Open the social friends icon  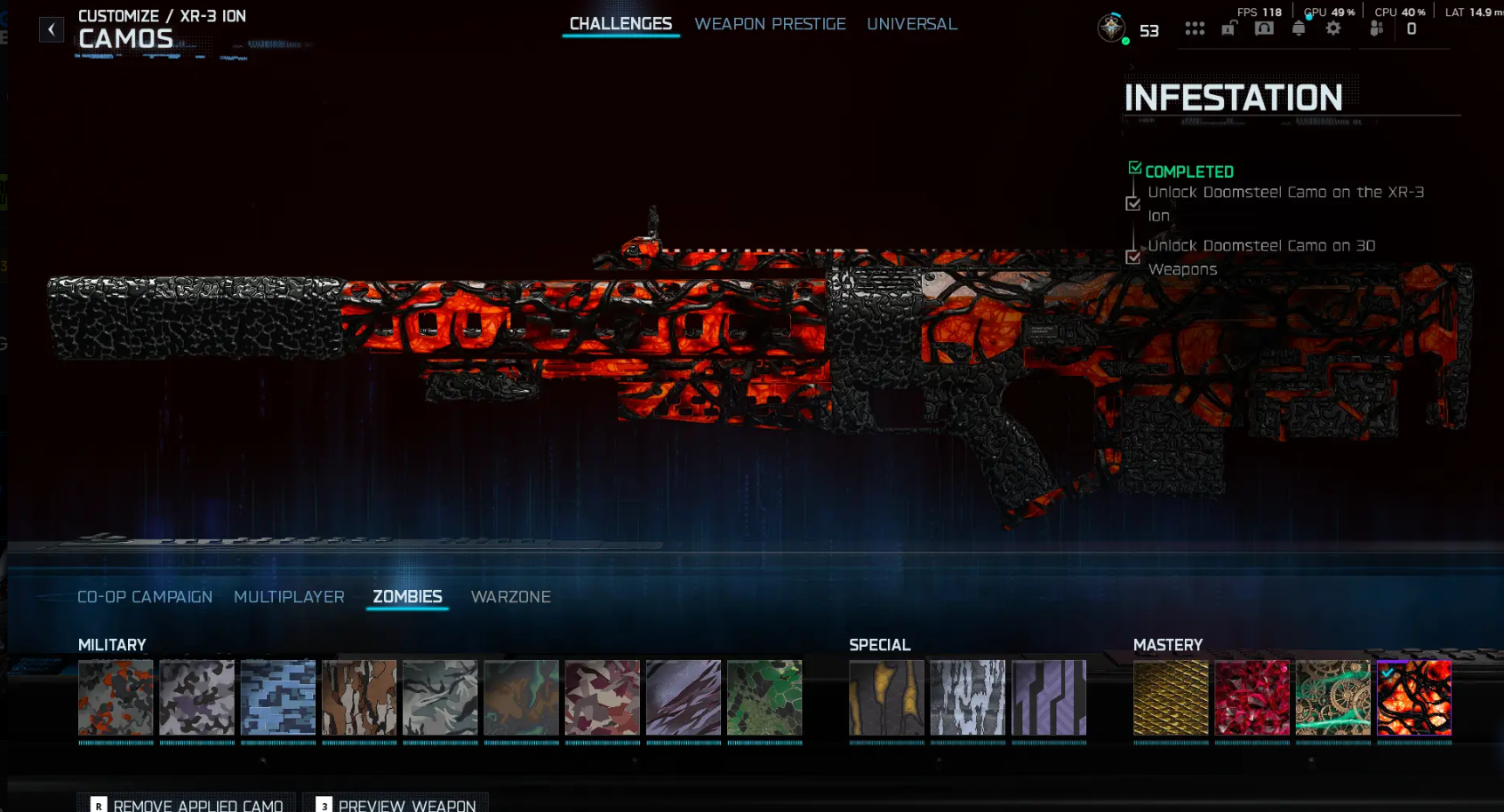[1377, 28]
